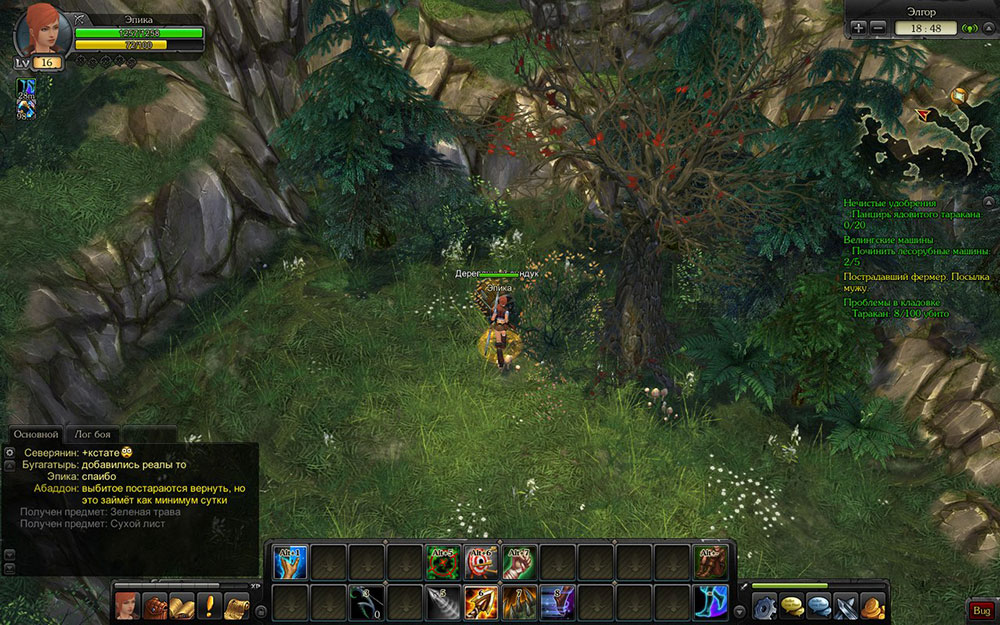Image resolution: width=1000 pixels, height=625 pixels.
Task: Zoom out the minimap with minus button
Action: (x=878, y=28)
